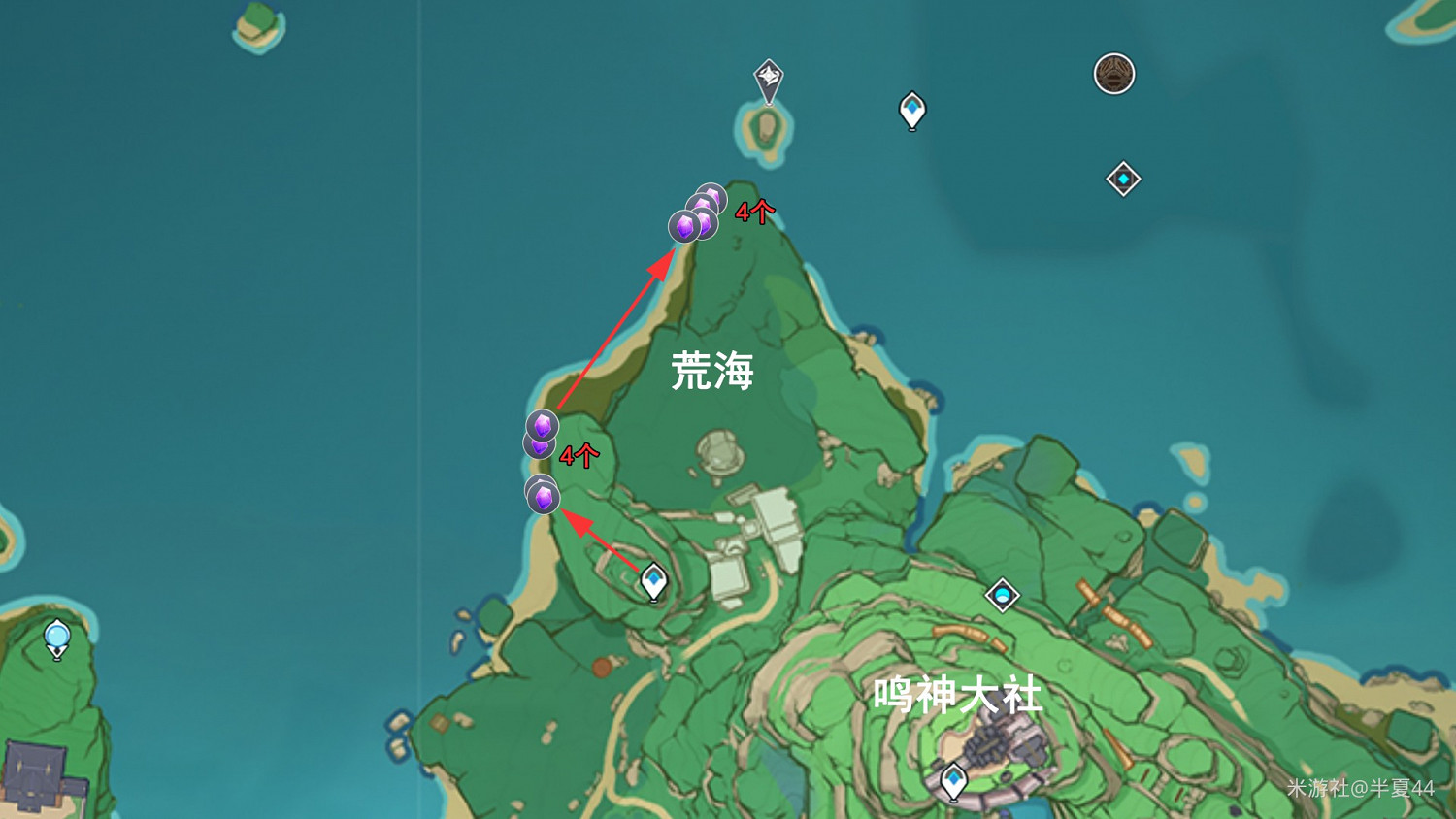The width and height of the screenshot is (1456, 819).
Task: Click the red 4个 label on the left coast
Action: tap(578, 456)
